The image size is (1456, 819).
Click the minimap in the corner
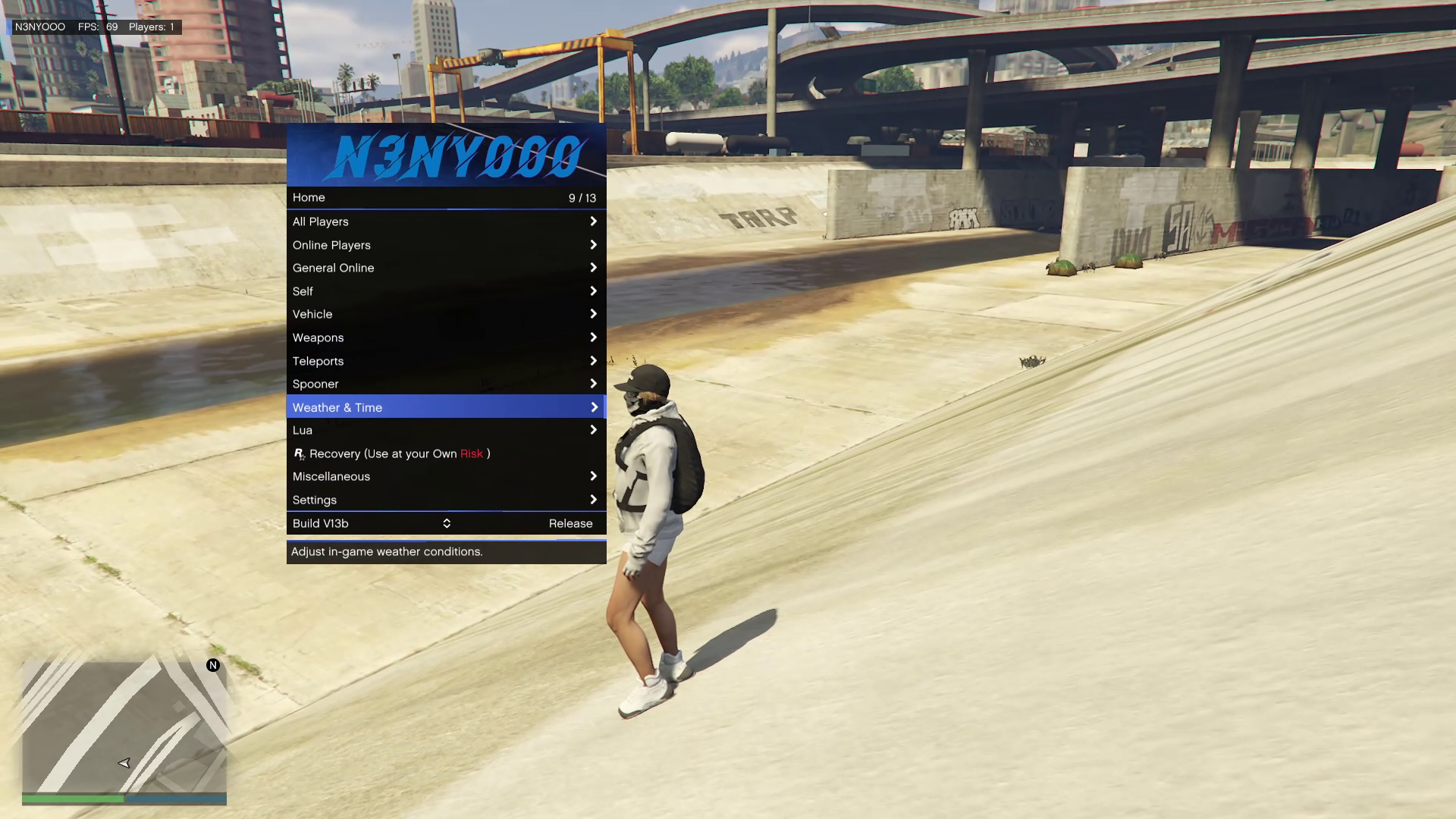[x=124, y=726]
